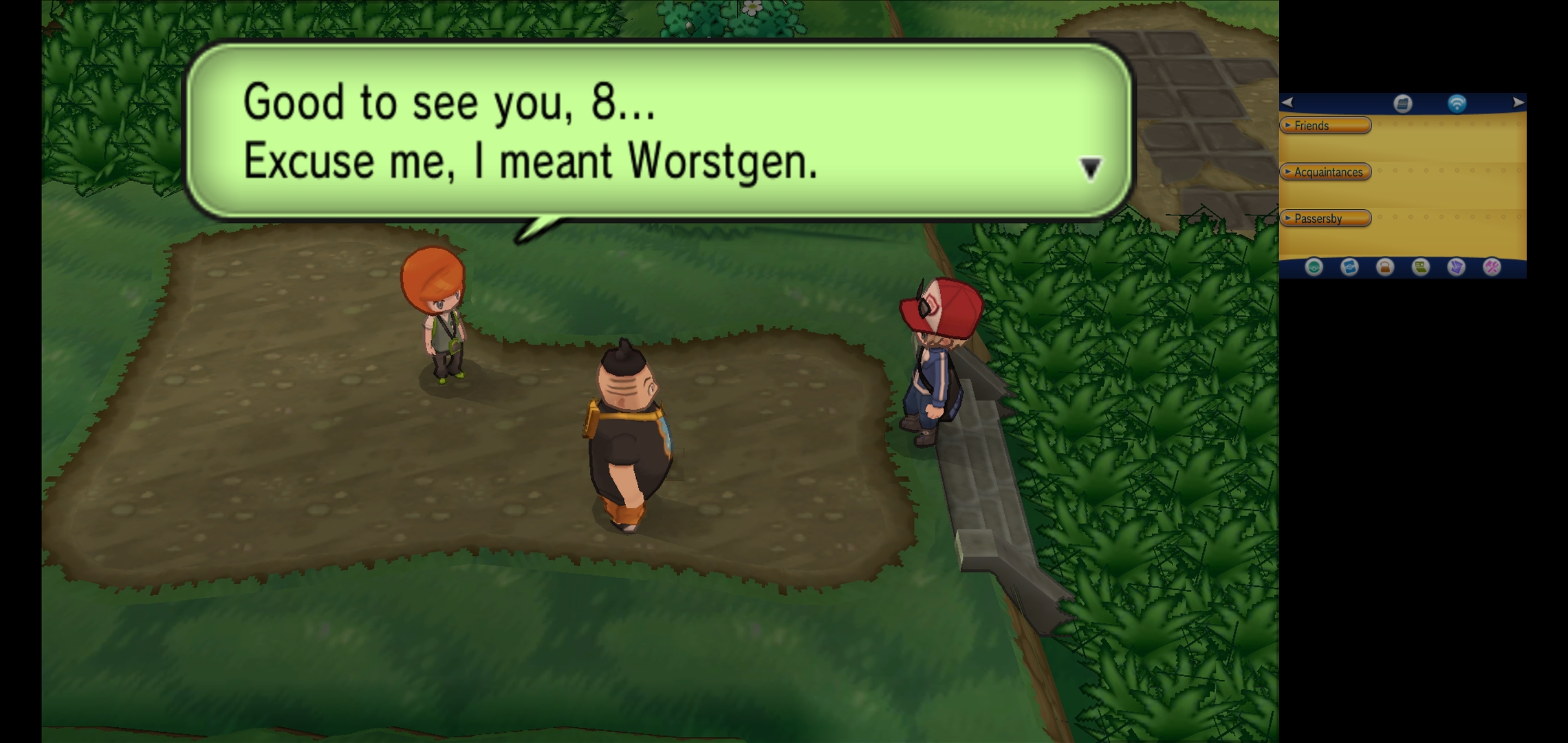The width and height of the screenshot is (1568, 743).
Task: Expand the Friends list
Action: point(1325,125)
